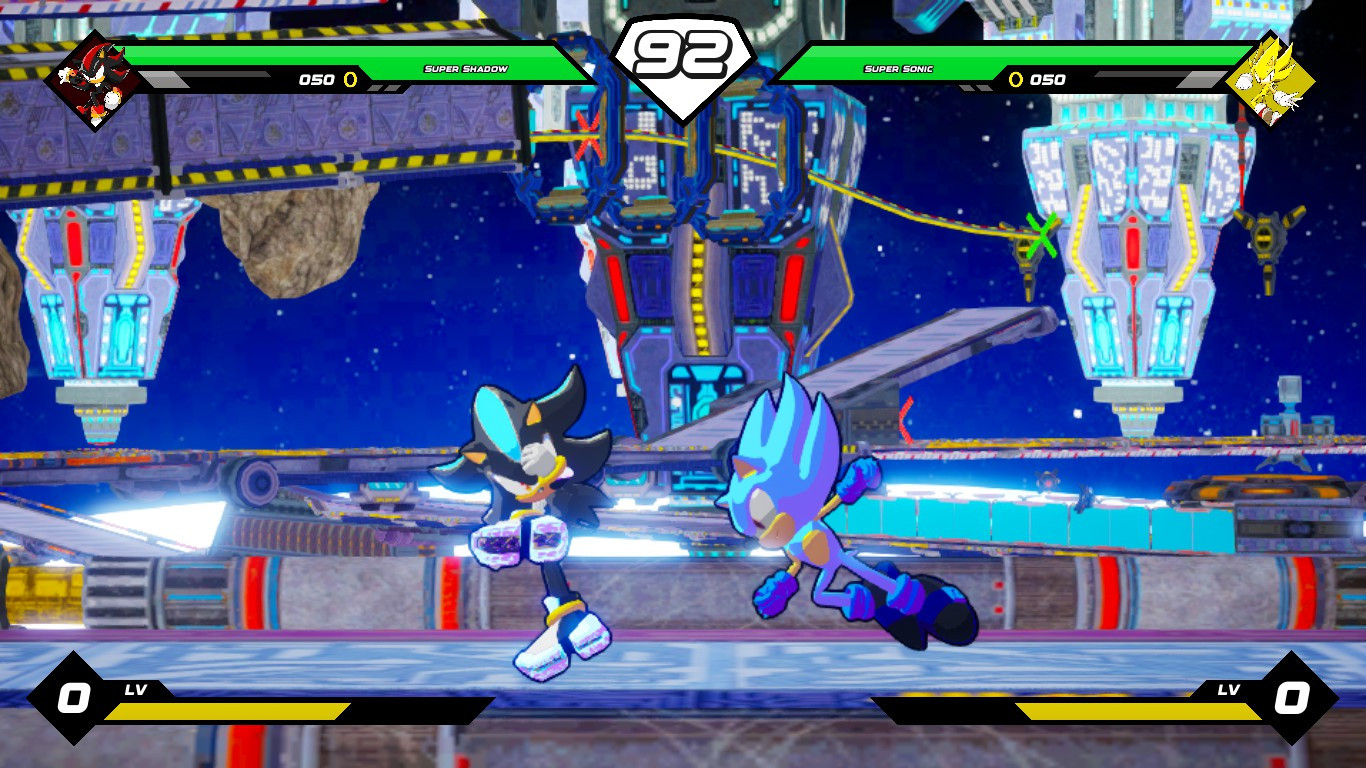Select the Super Shadow name plate
The image size is (1366, 768).
[466, 70]
